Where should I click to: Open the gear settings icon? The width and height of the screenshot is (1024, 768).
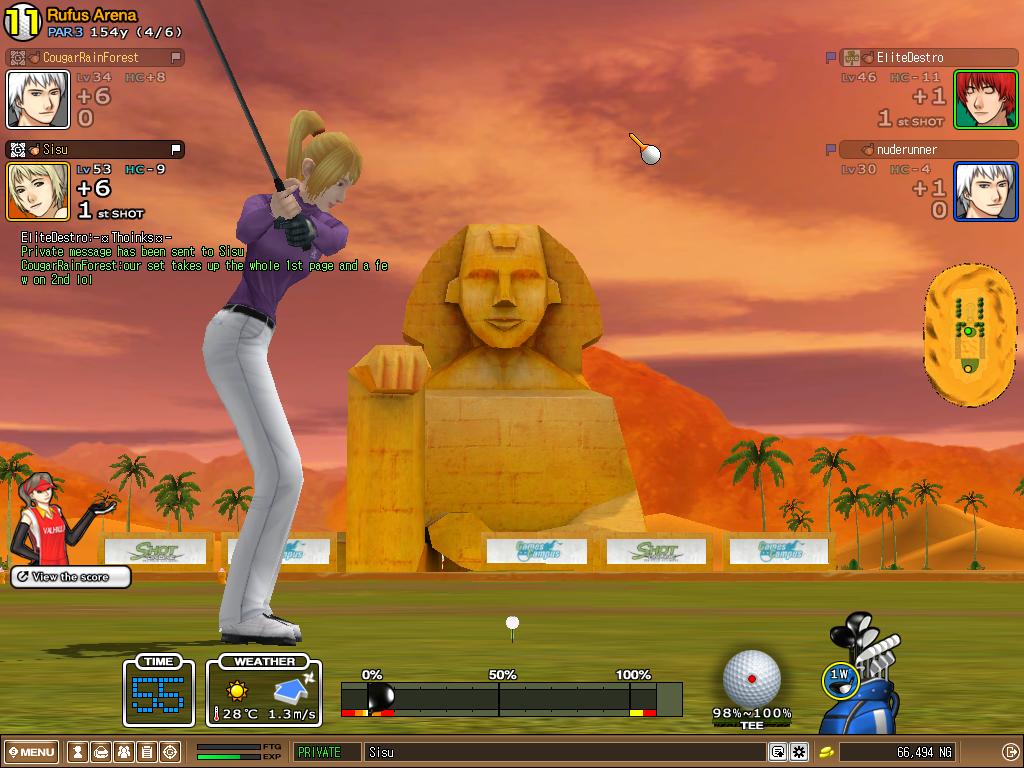click(x=799, y=752)
